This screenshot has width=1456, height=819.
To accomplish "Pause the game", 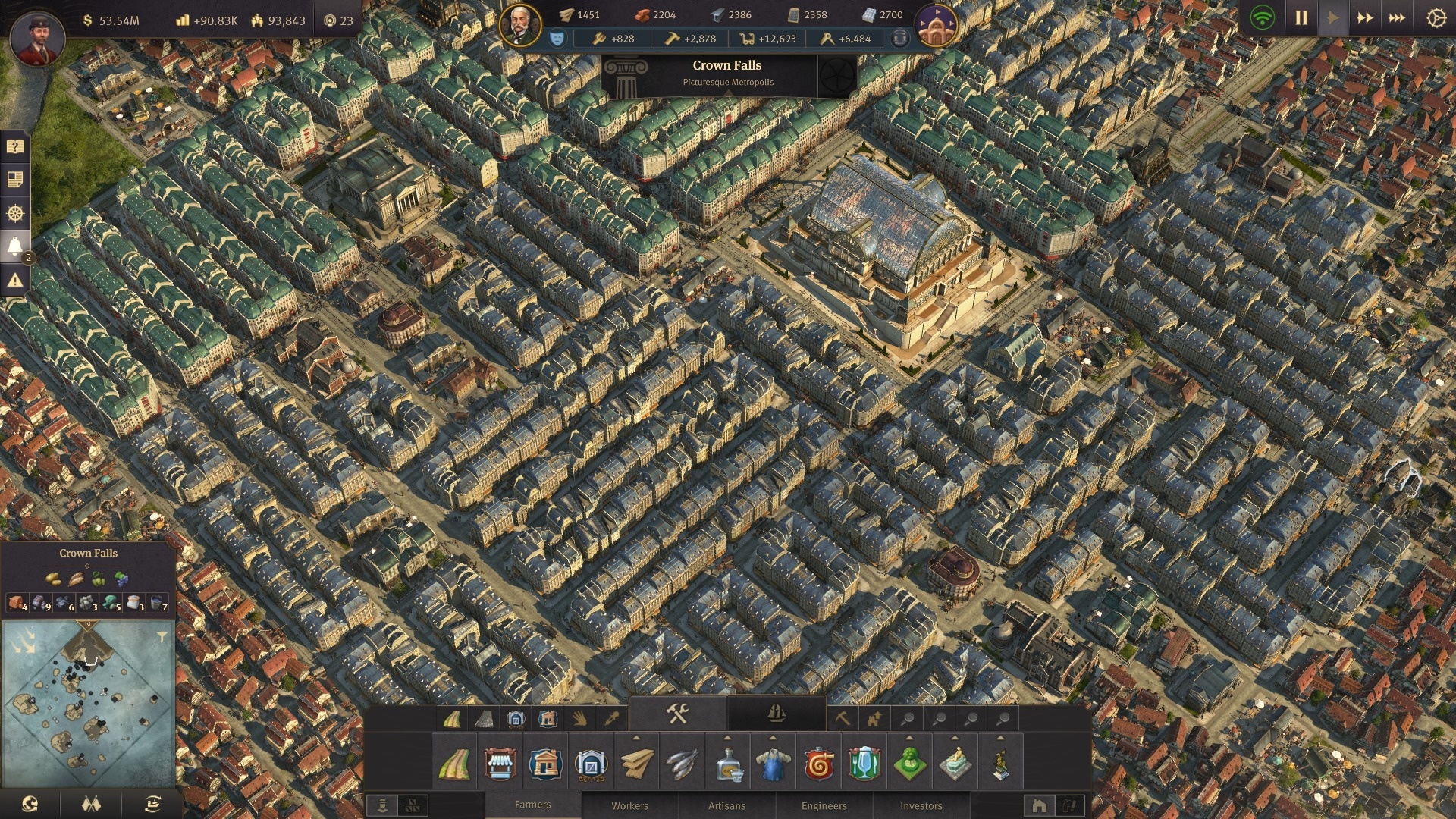I will point(1301,17).
